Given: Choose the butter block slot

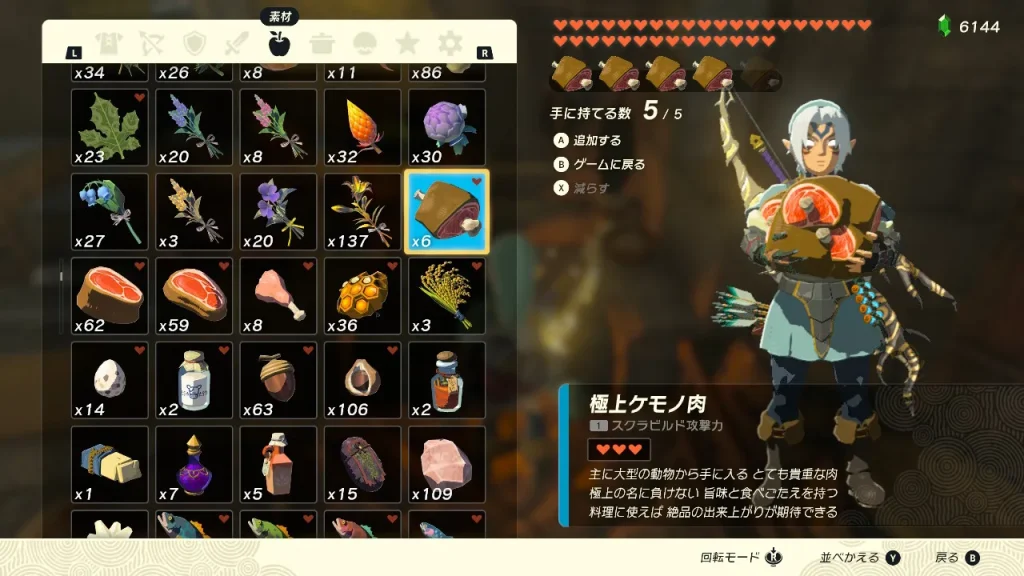Looking at the screenshot, I should pyautogui.click(x=110, y=463).
